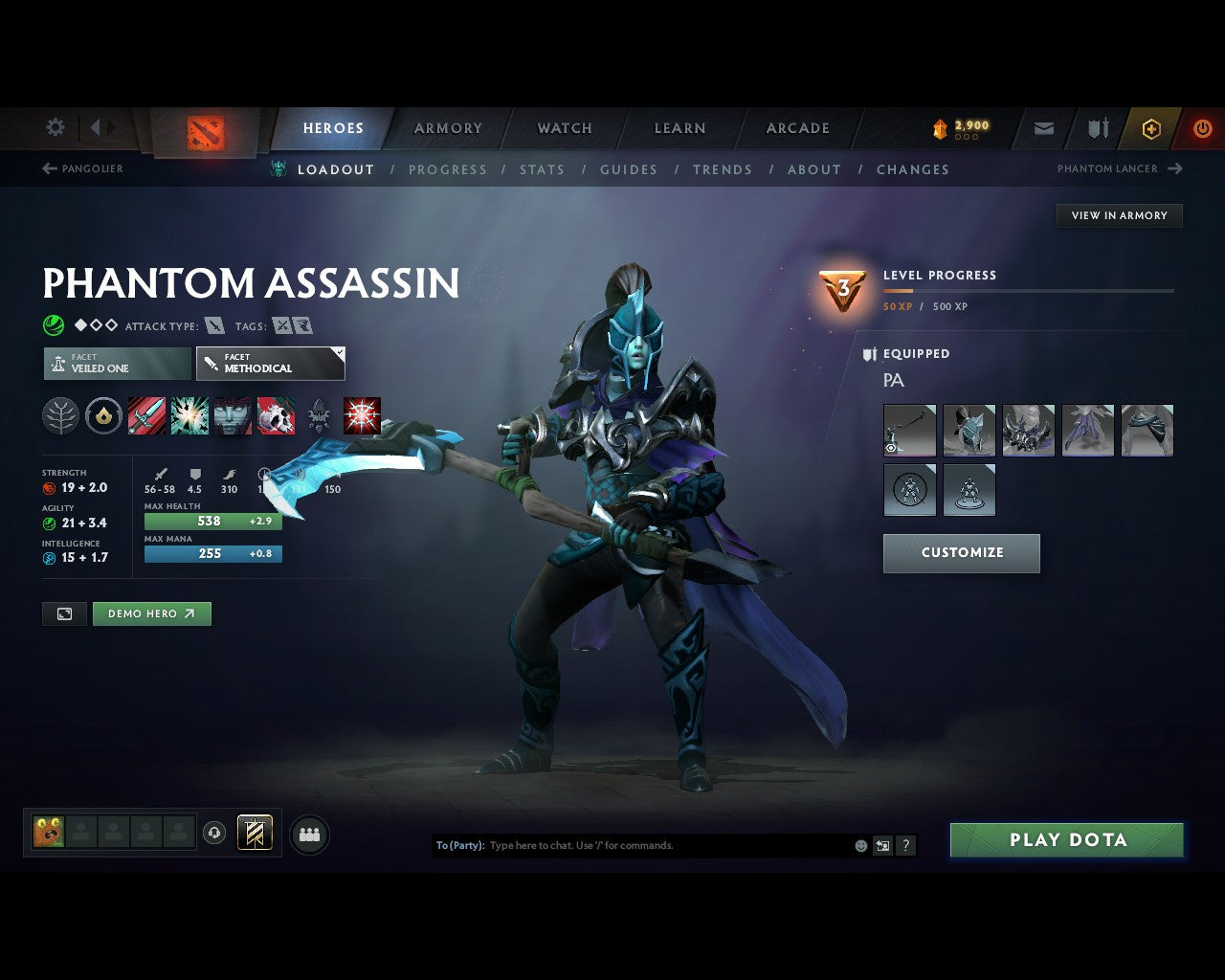Switch to the Watch tab
The image size is (1225, 980).
tap(565, 128)
